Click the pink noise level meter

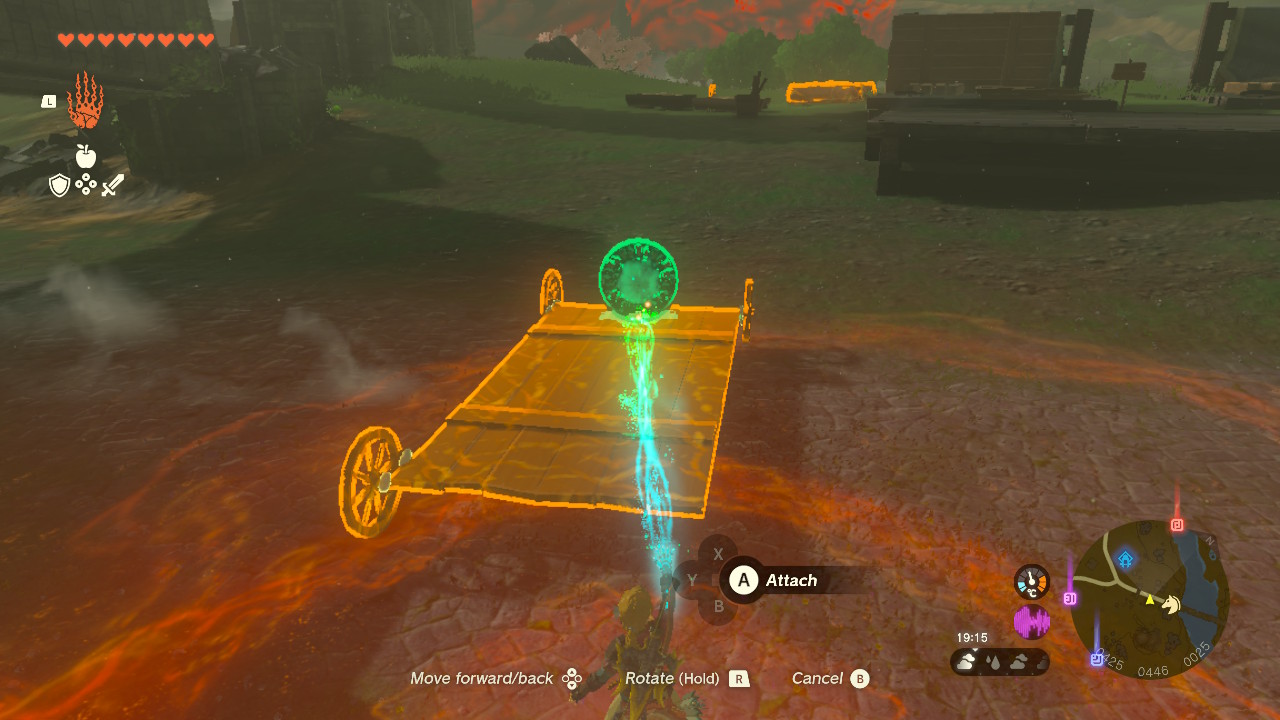(x=1032, y=622)
